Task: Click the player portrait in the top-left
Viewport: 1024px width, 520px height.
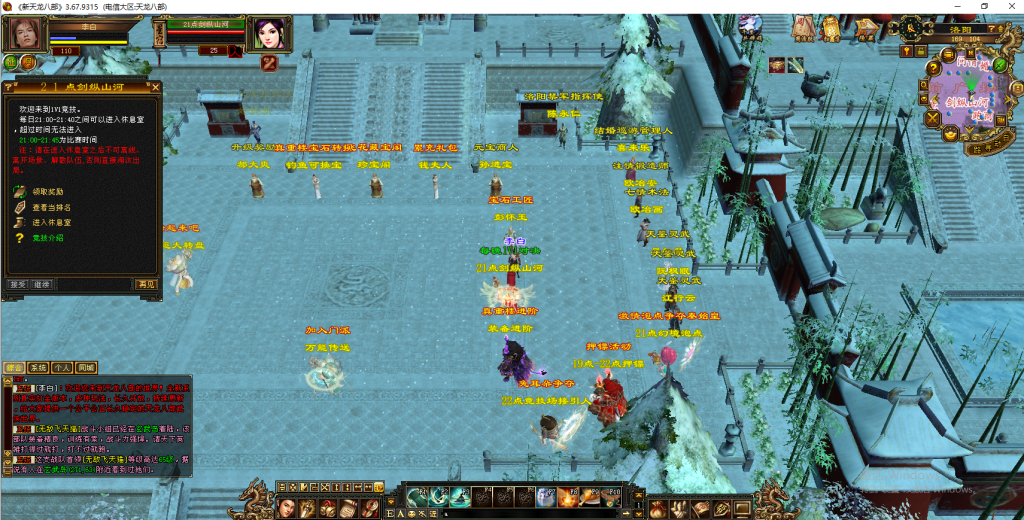Action: point(27,34)
